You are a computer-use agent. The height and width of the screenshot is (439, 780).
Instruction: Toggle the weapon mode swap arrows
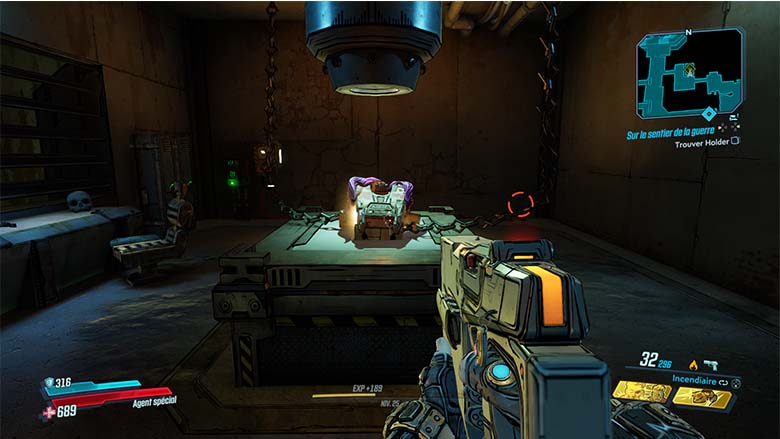[x=724, y=381]
